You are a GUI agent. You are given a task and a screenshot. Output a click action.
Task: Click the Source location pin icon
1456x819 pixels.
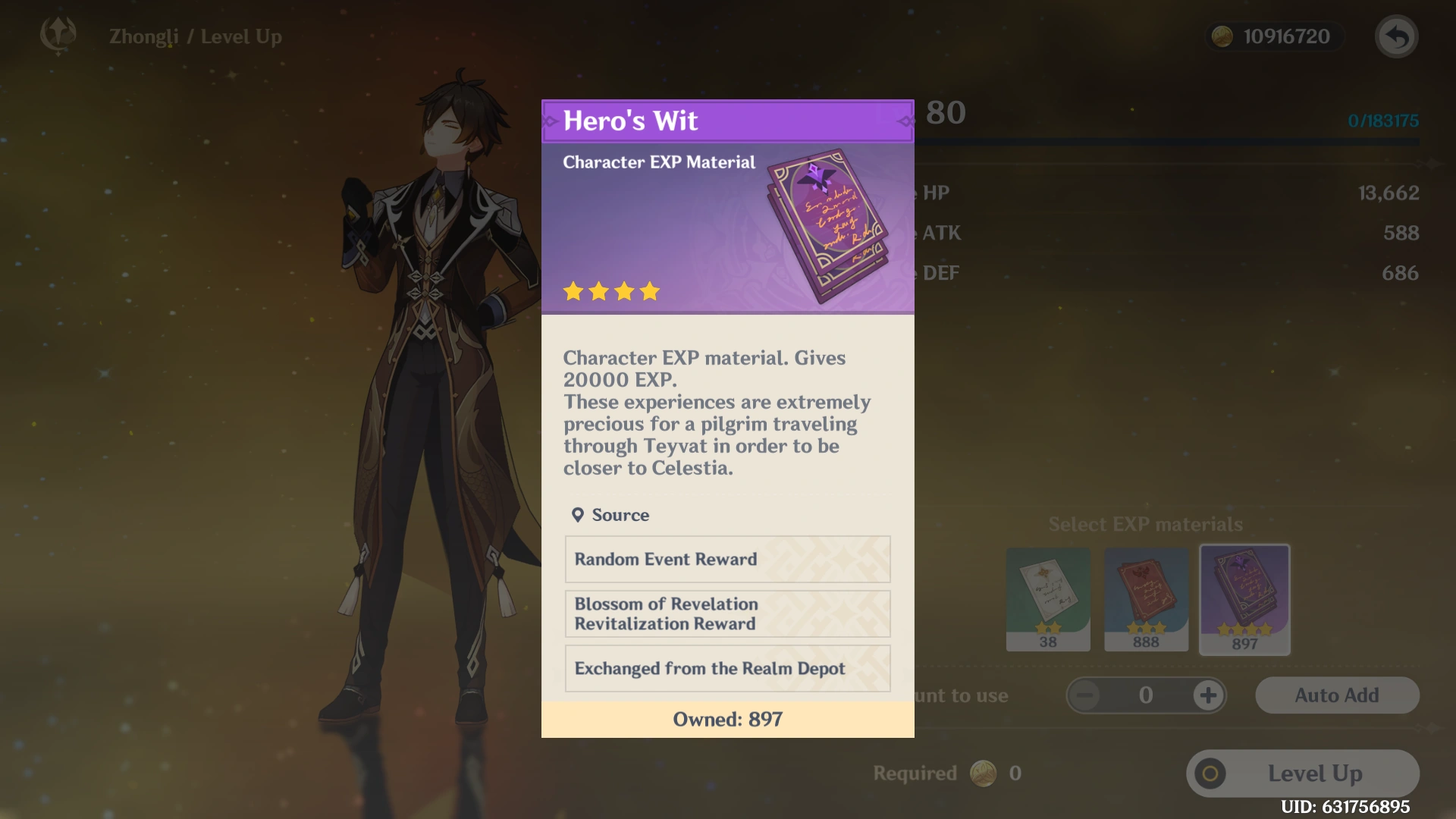point(579,514)
